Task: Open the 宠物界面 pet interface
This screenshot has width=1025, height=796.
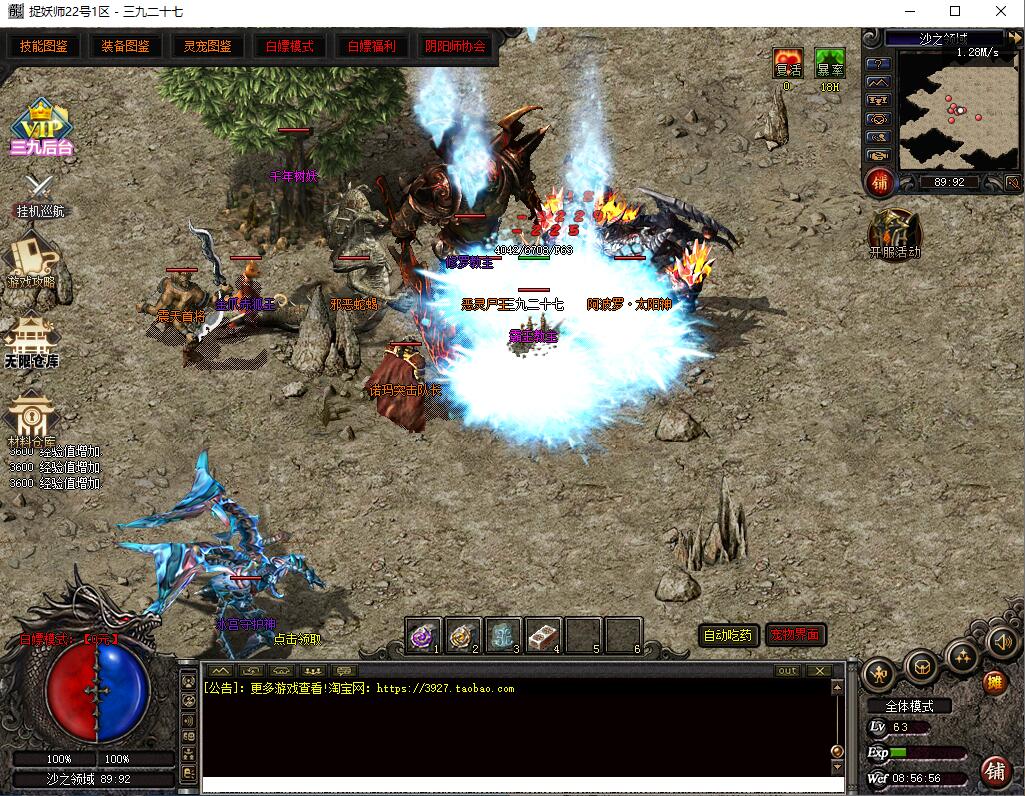Action: (x=796, y=635)
